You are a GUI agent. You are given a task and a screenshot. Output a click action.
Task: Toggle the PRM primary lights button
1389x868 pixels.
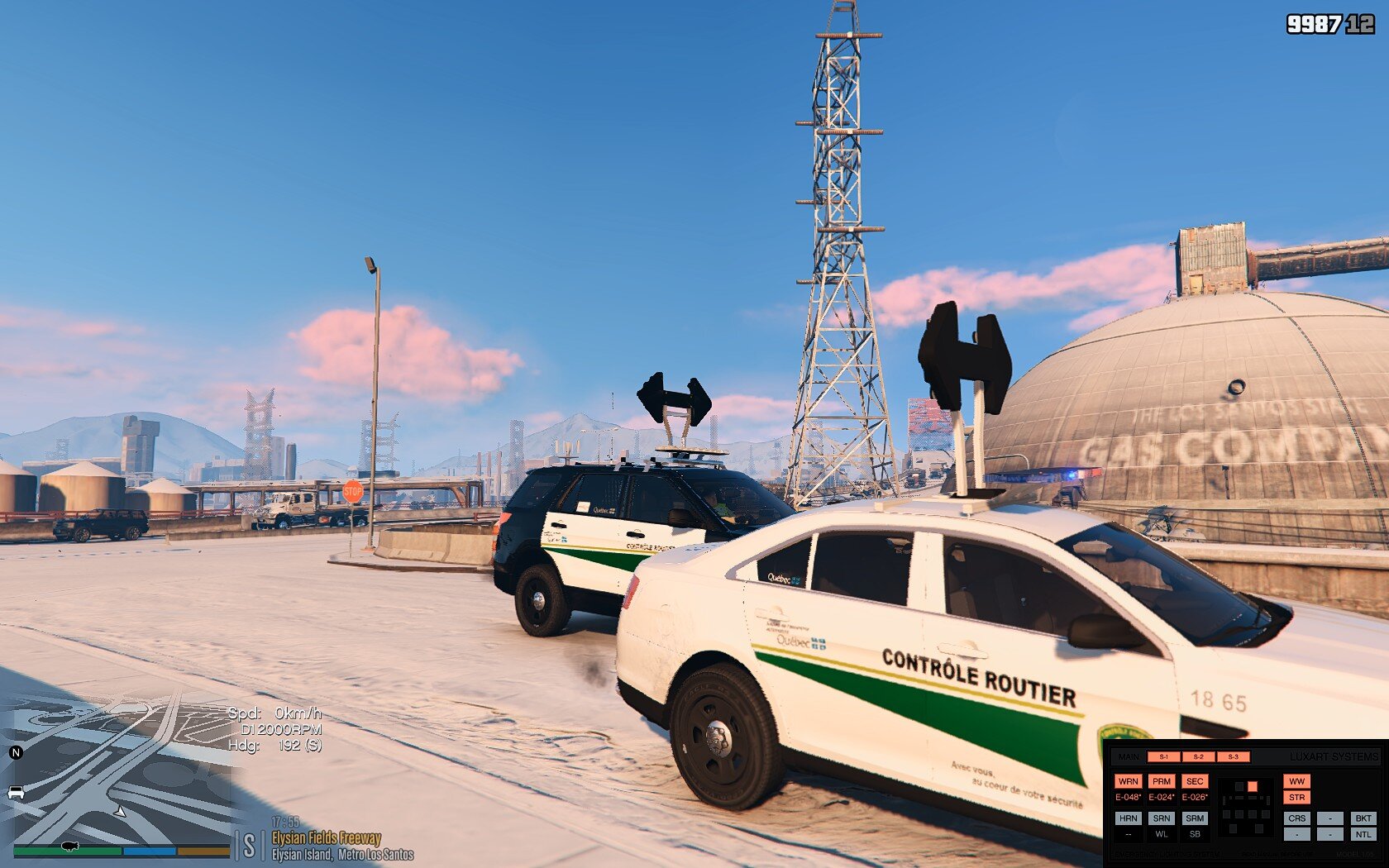[1162, 781]
